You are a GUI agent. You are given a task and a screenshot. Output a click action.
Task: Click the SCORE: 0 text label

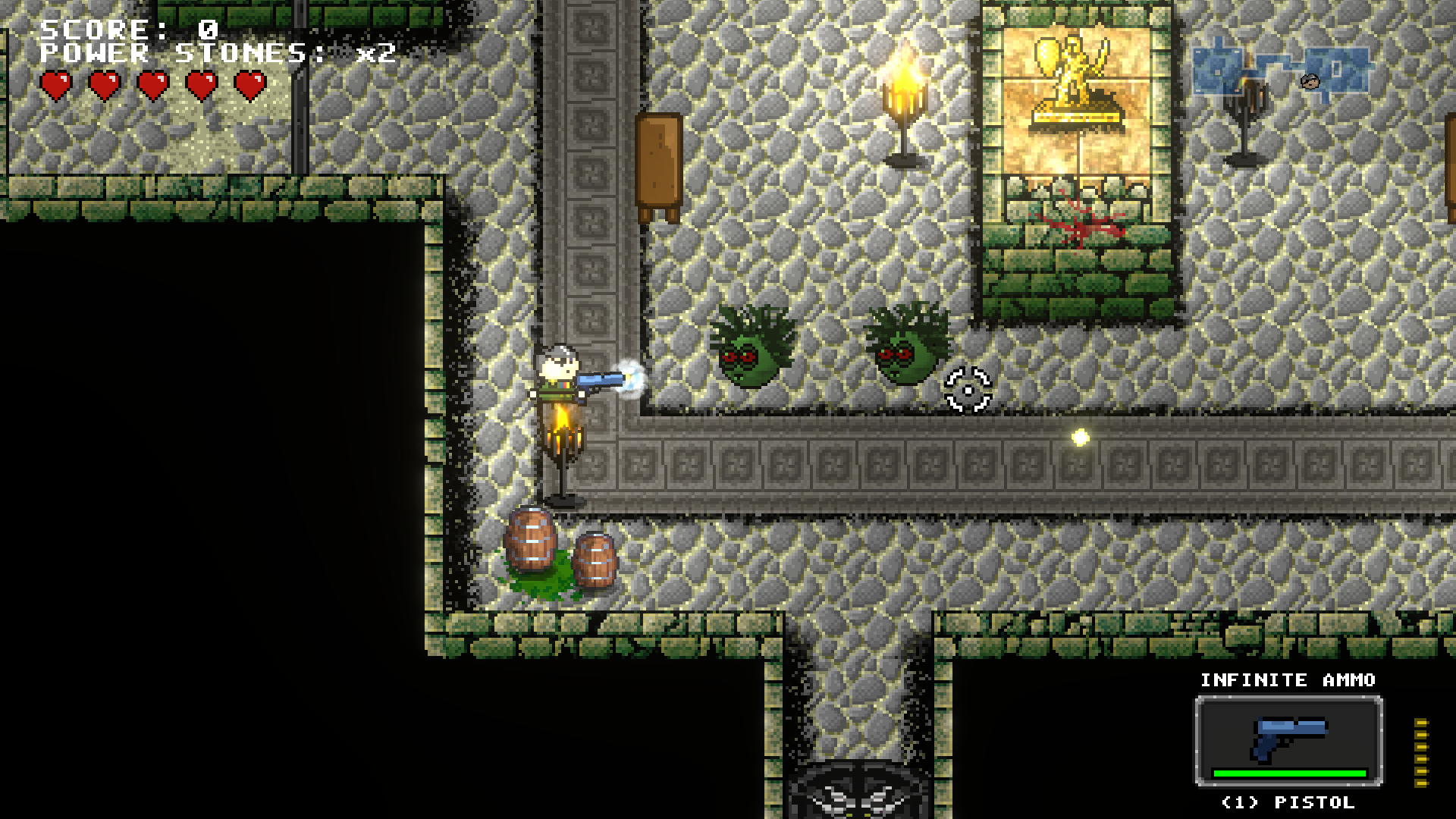pos(129,30)
